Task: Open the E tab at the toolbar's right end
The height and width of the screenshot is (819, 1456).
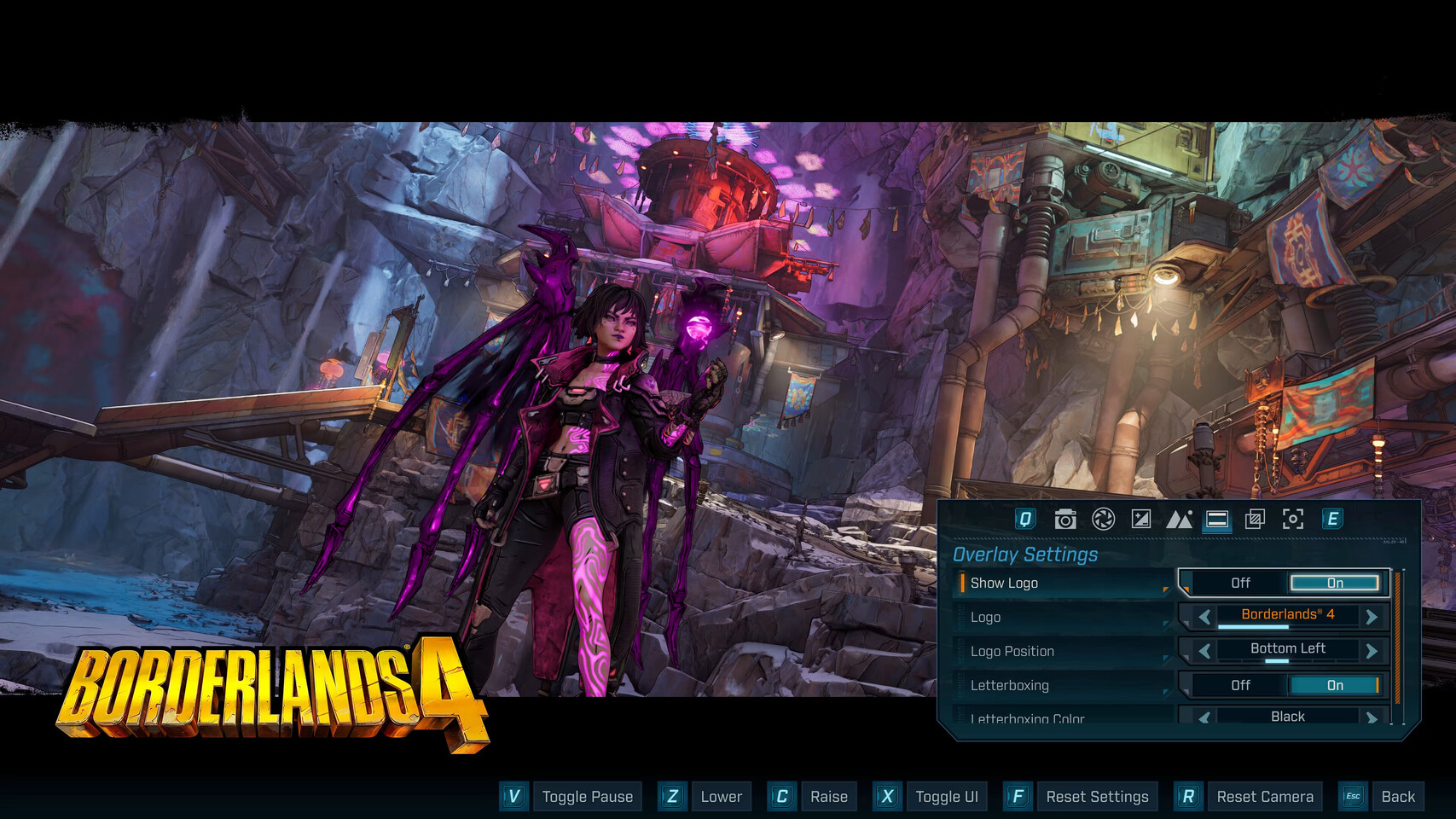Action: point(1332,519)
